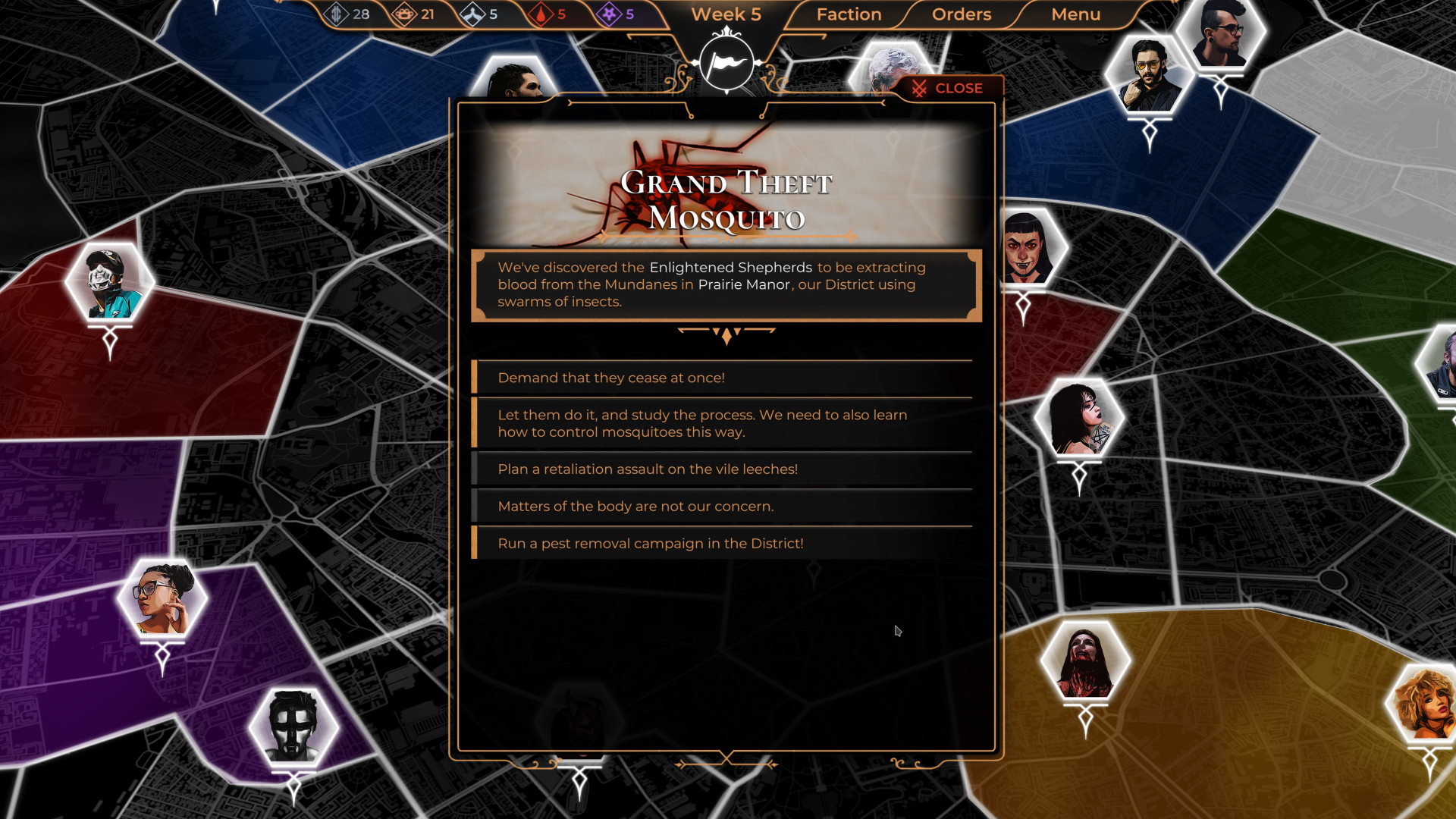This screenshot has width=1456, height=819.
Task: Click the mohawk vampire portrait in the top right
Action: point(1222,34)
